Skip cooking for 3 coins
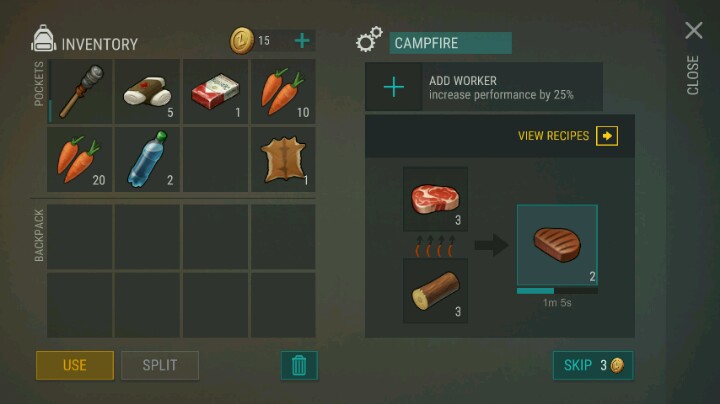Viewport: 720px width, 404px height. click(593, 365)
